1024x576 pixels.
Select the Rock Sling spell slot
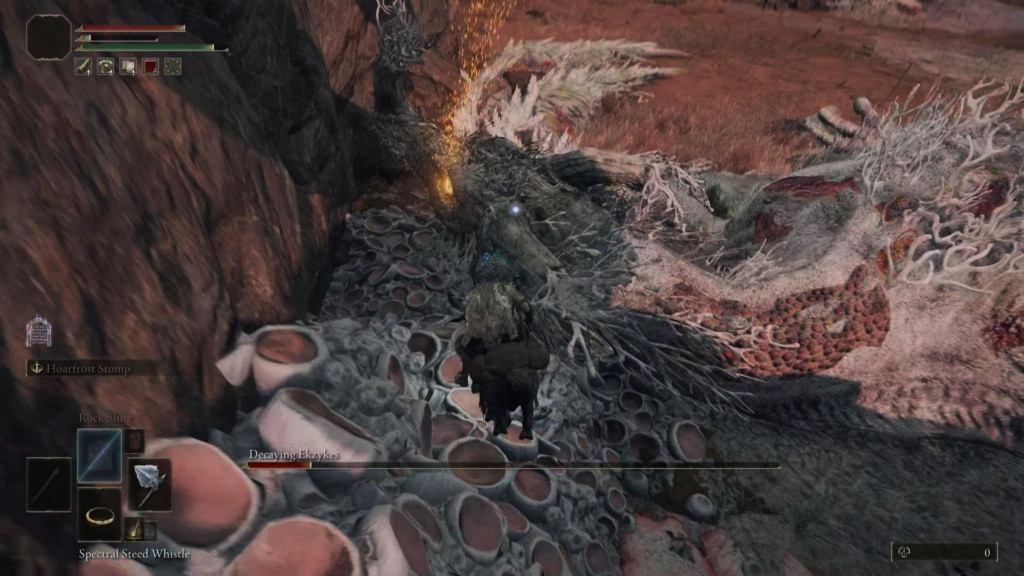tap(99, 455)
